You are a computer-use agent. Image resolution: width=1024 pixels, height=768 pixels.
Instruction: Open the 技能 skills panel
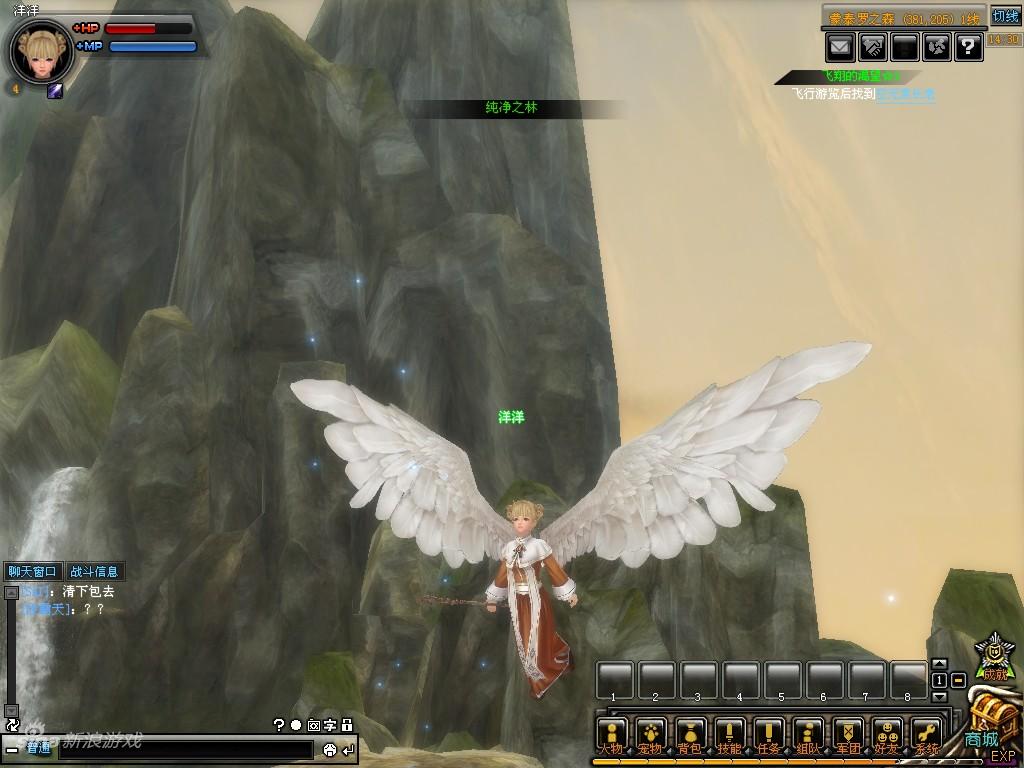click(x=729, y=734)
